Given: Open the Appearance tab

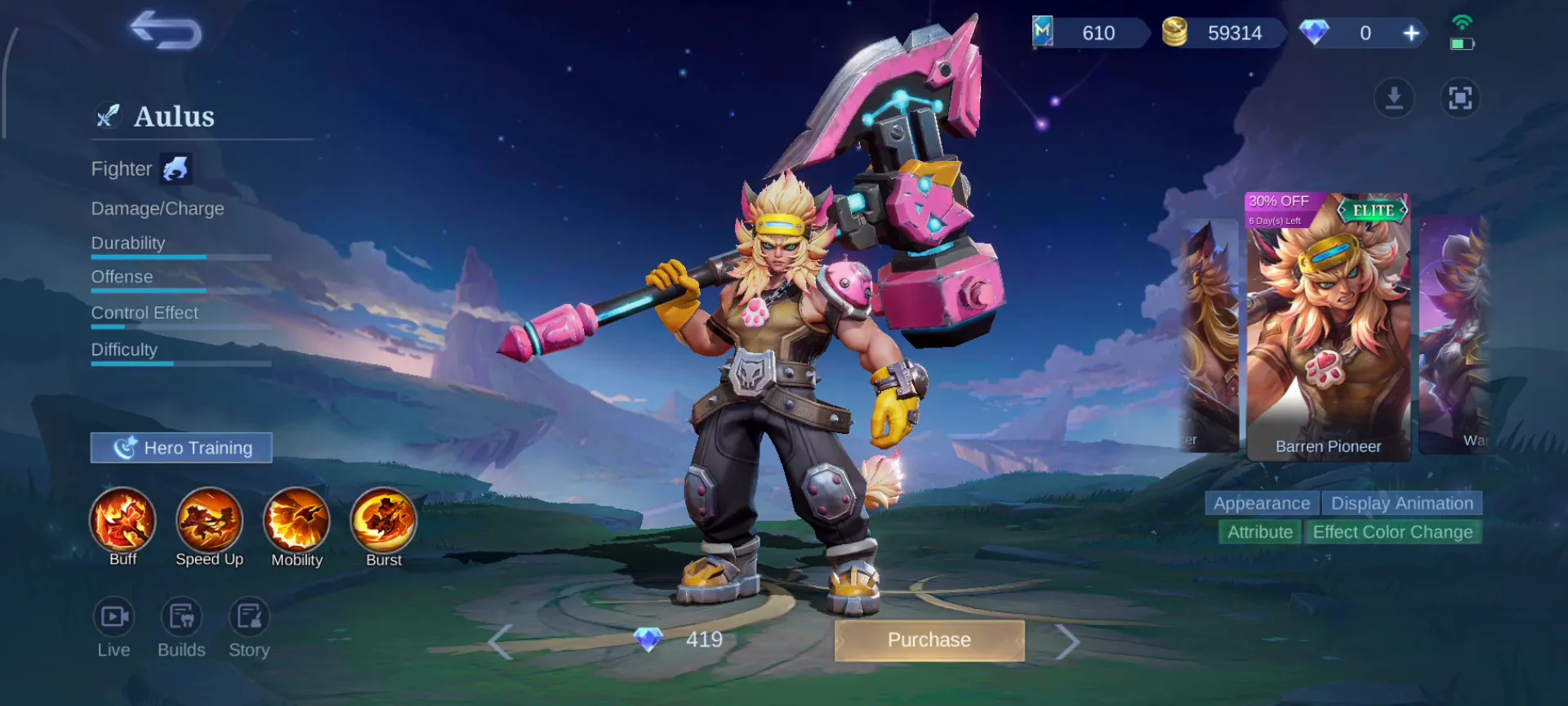Looking at the screenshot, I should coord(1261,503).
